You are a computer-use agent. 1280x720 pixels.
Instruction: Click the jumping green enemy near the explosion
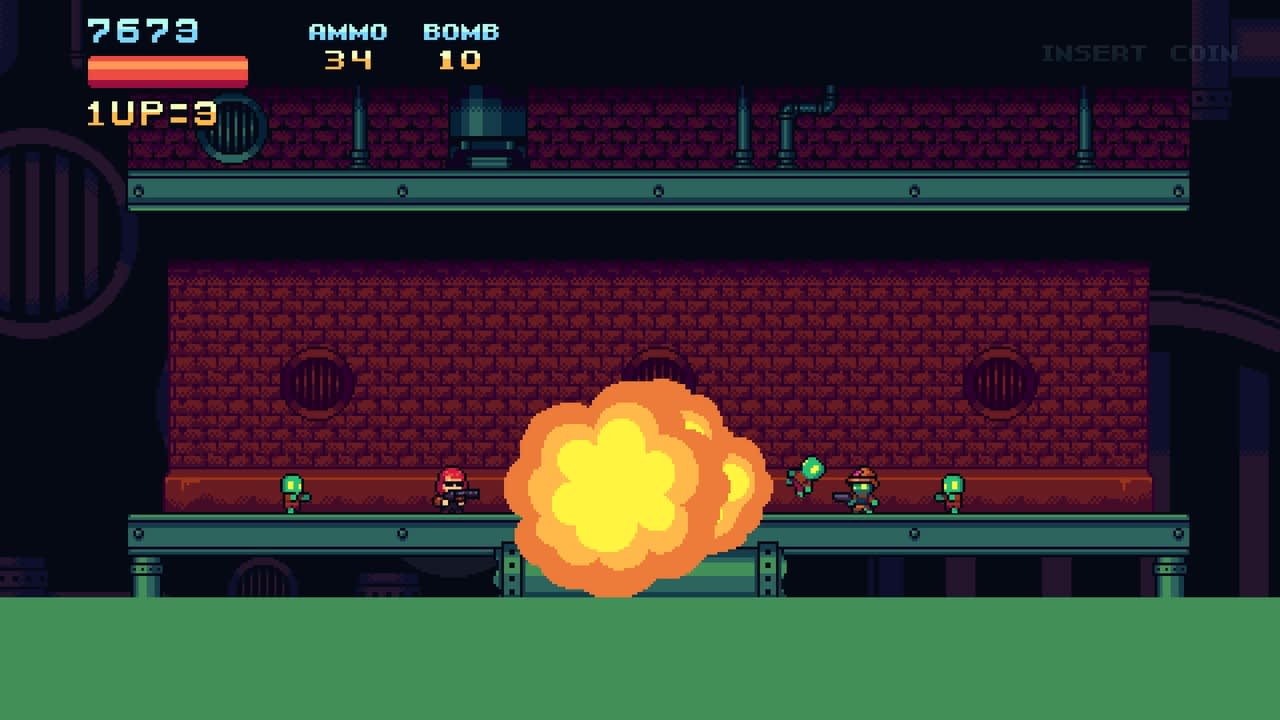810,477
